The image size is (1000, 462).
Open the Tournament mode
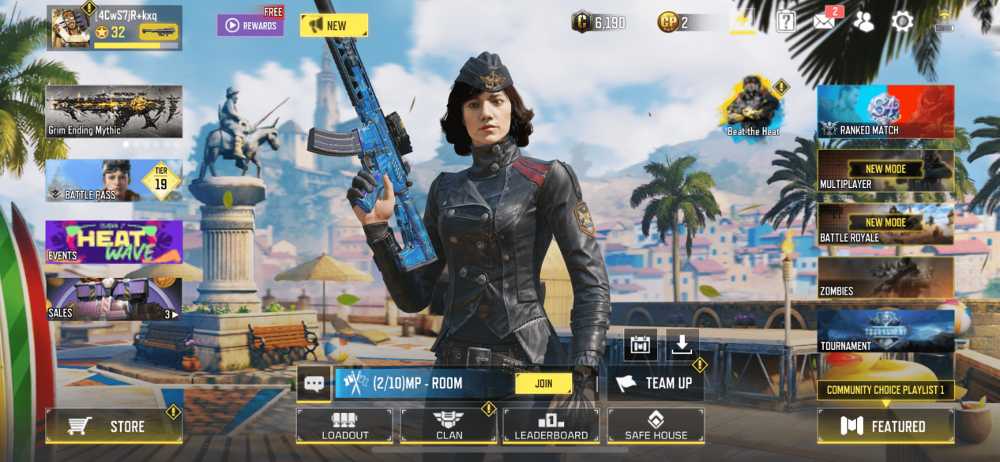click(x=885, y=332)
